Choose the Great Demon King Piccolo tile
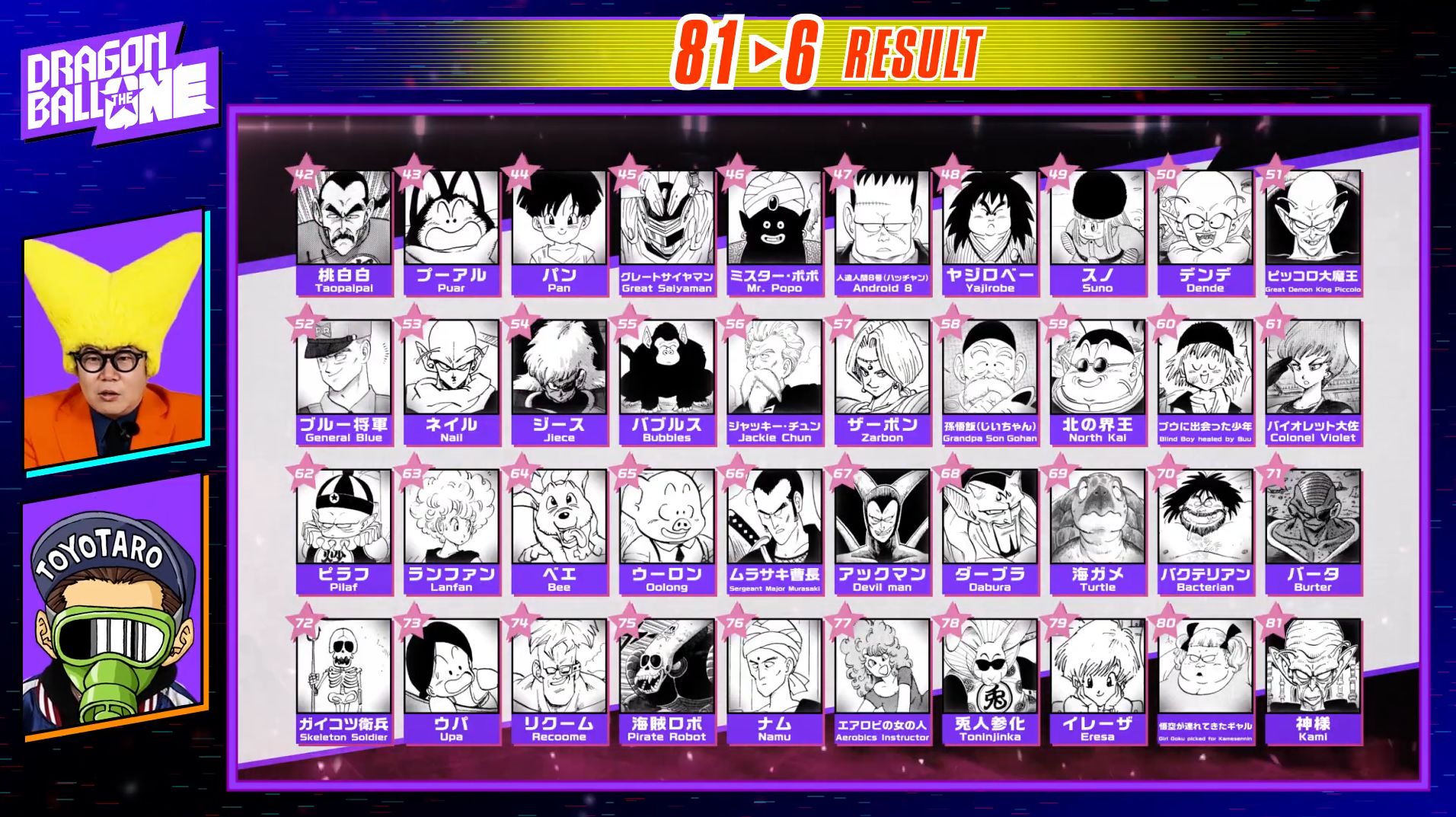The width and height of the screenshot is (1456, 817). pyautogui.click(x=1313, y=231)
